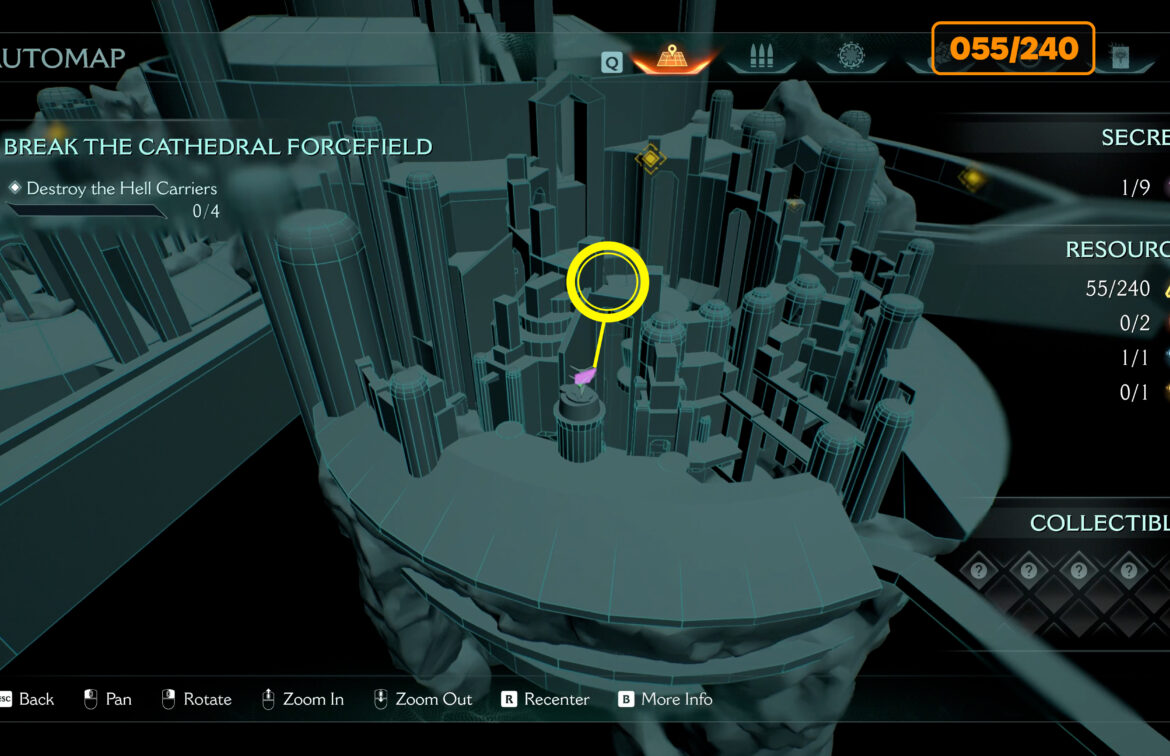Viewport: 1170px width, 756px height.
Task: Select the Automap tab with map pin icon
Action: point(674,59)
